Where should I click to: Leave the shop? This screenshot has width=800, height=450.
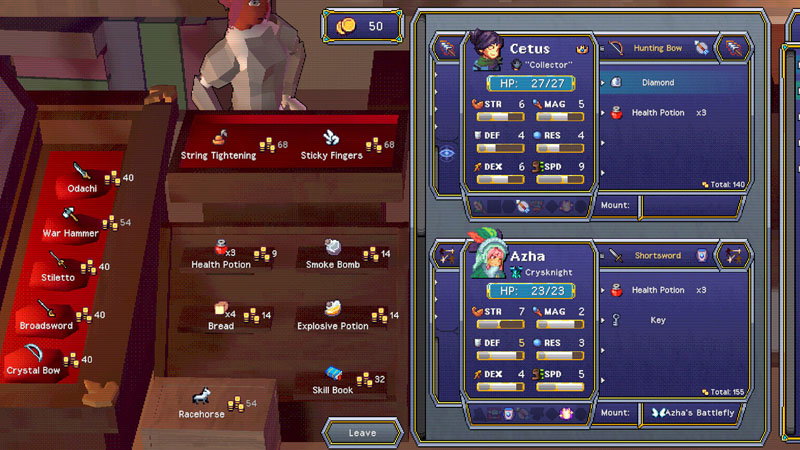(362, 433)
